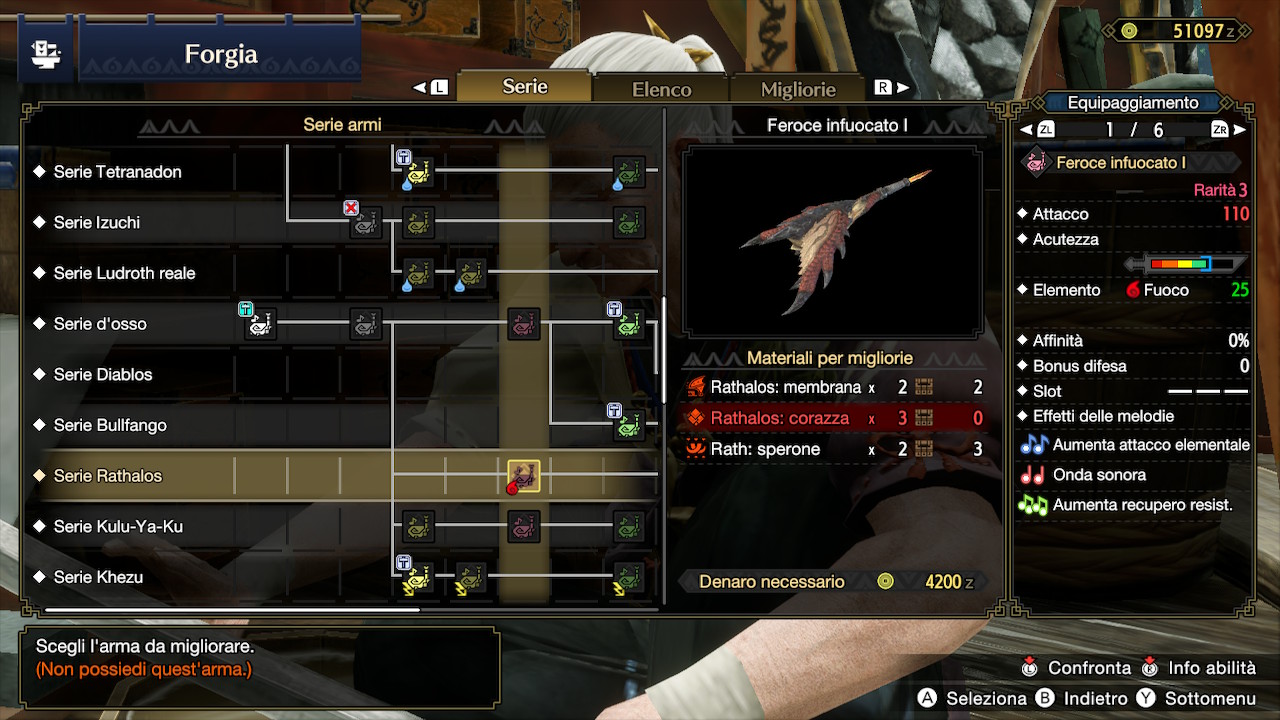Select the highlighted Rathalos weapon node
The height and width of the screenshot is (720, 1280).
point(523,476)
